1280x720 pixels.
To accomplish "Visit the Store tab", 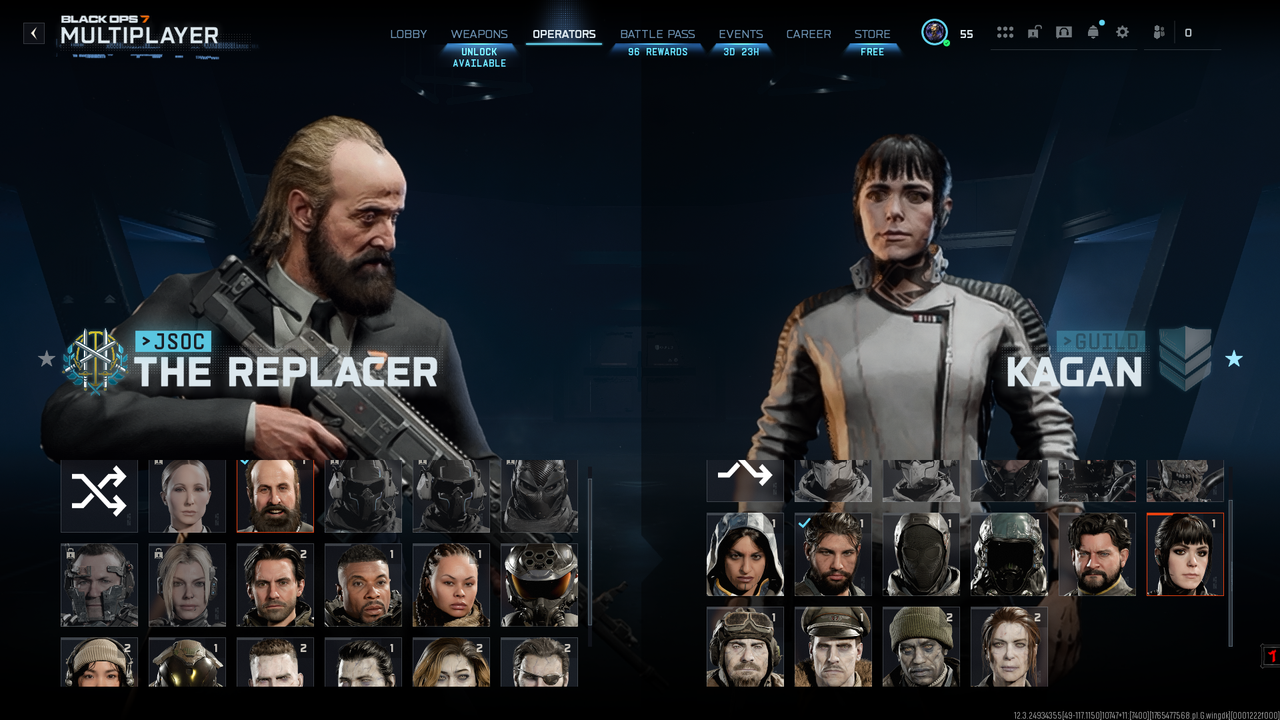I will [x=872, y=34].
